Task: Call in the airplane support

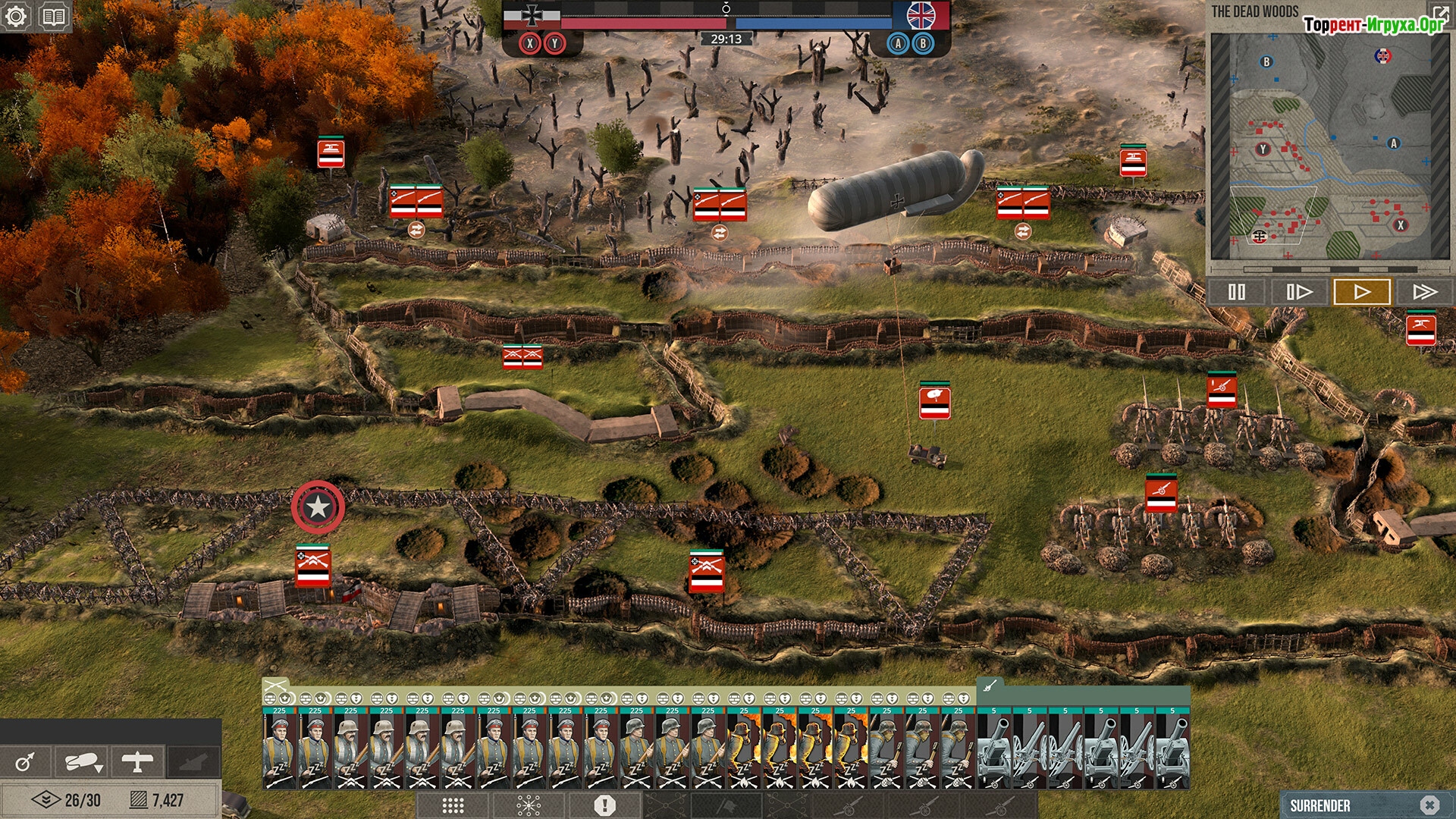Action: [x=137, y=761]
